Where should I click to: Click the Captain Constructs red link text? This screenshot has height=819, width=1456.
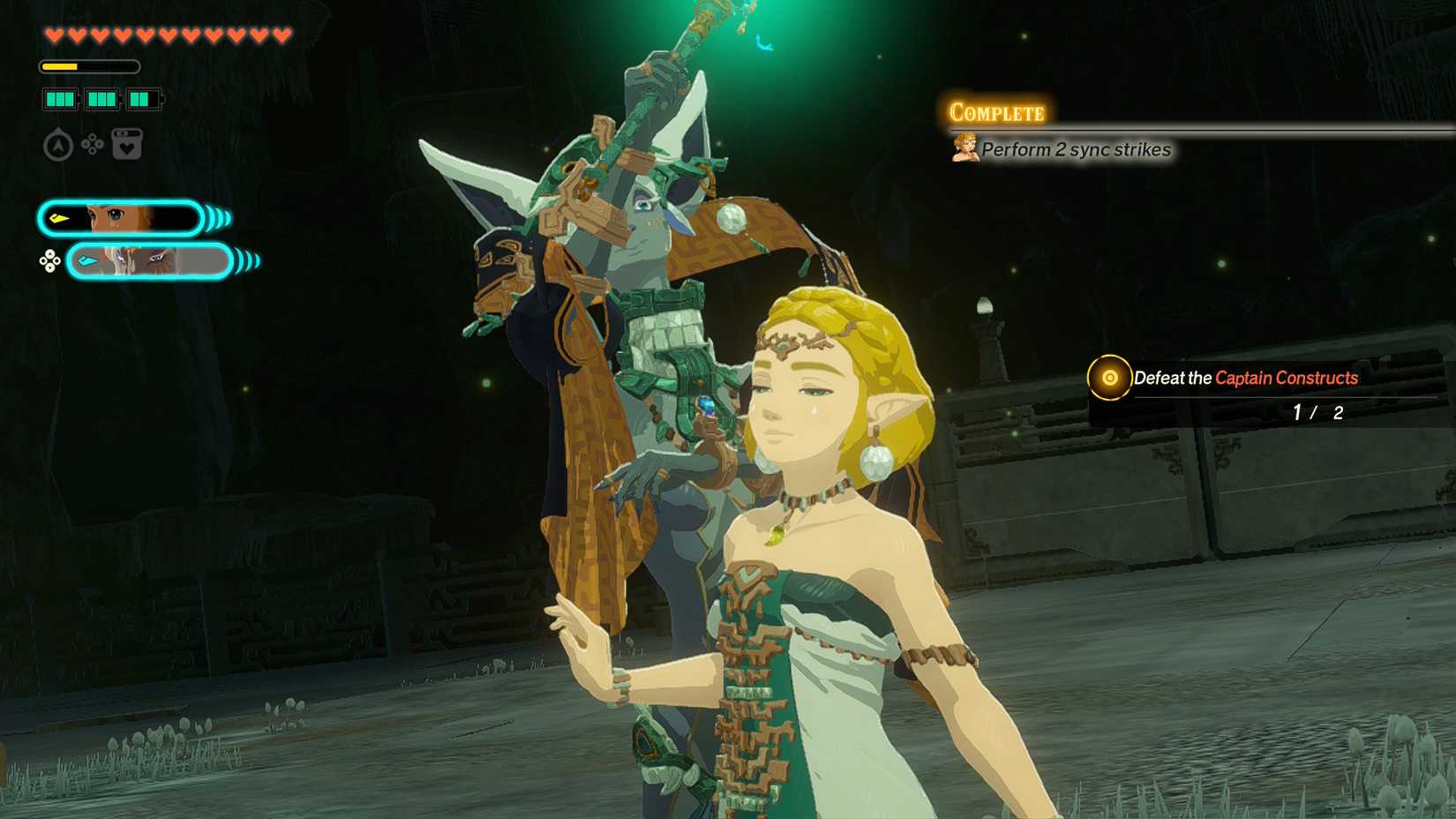coord(1287,378)
